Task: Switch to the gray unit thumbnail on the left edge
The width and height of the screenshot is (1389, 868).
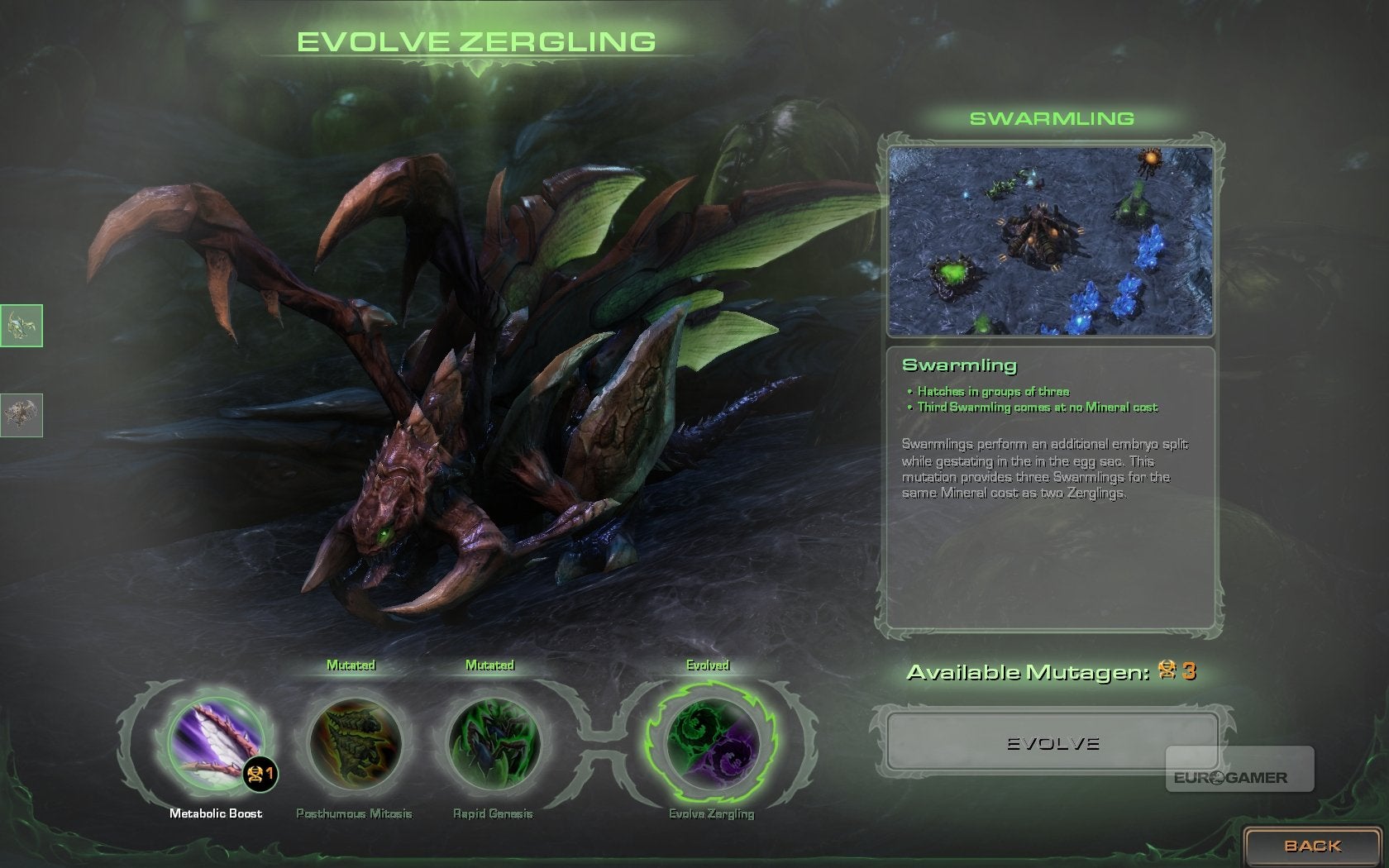Action: click(x=21, y=414)
